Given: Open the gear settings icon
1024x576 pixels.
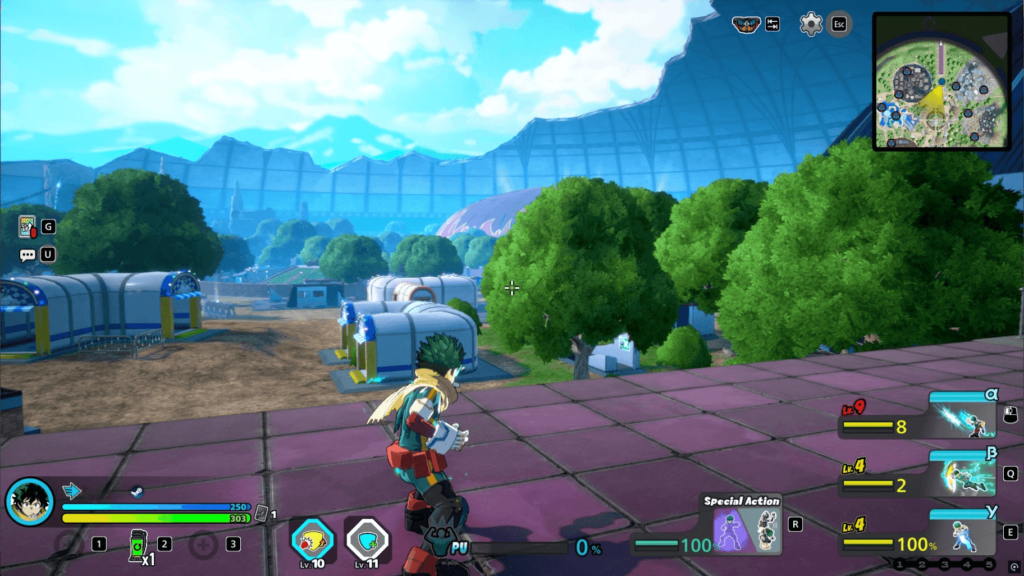Looking at the screenshot, I should click(x=810, y=25).
